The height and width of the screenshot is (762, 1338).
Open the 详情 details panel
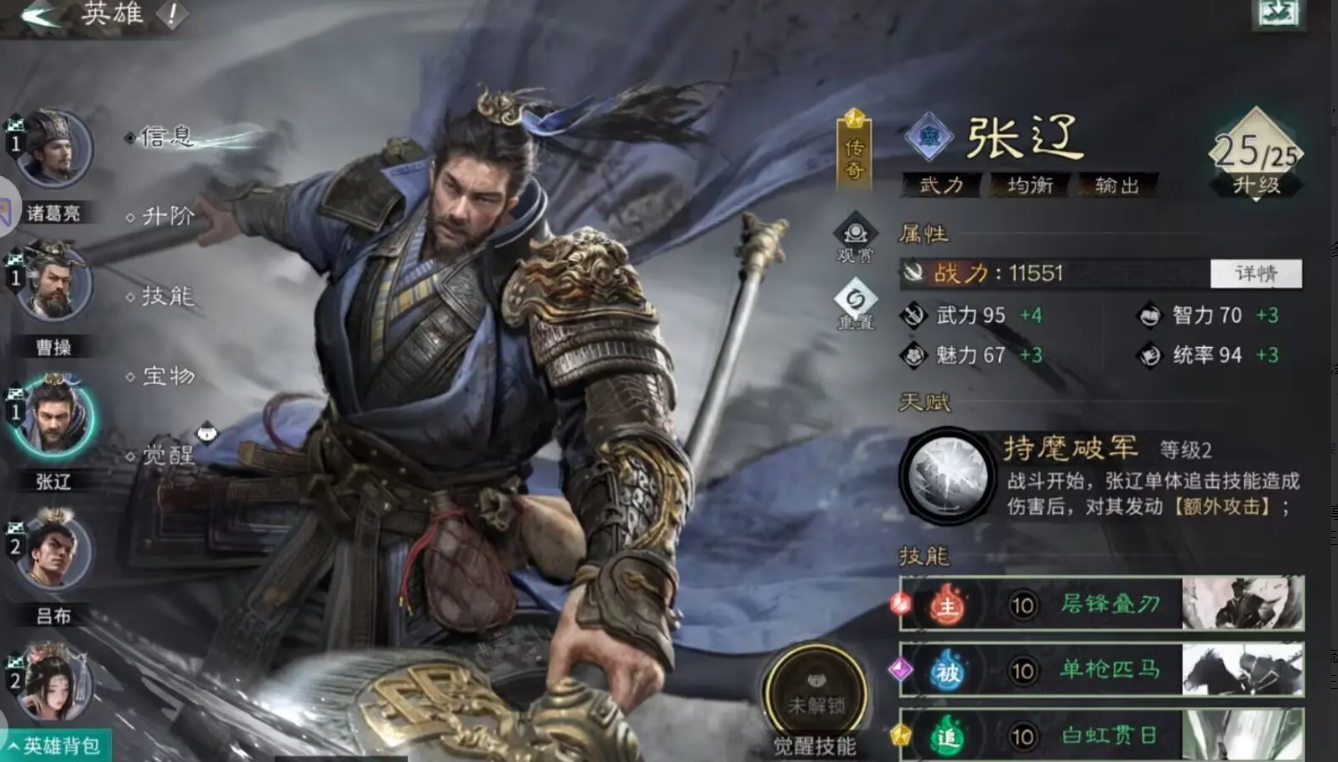click(1256, 273)
